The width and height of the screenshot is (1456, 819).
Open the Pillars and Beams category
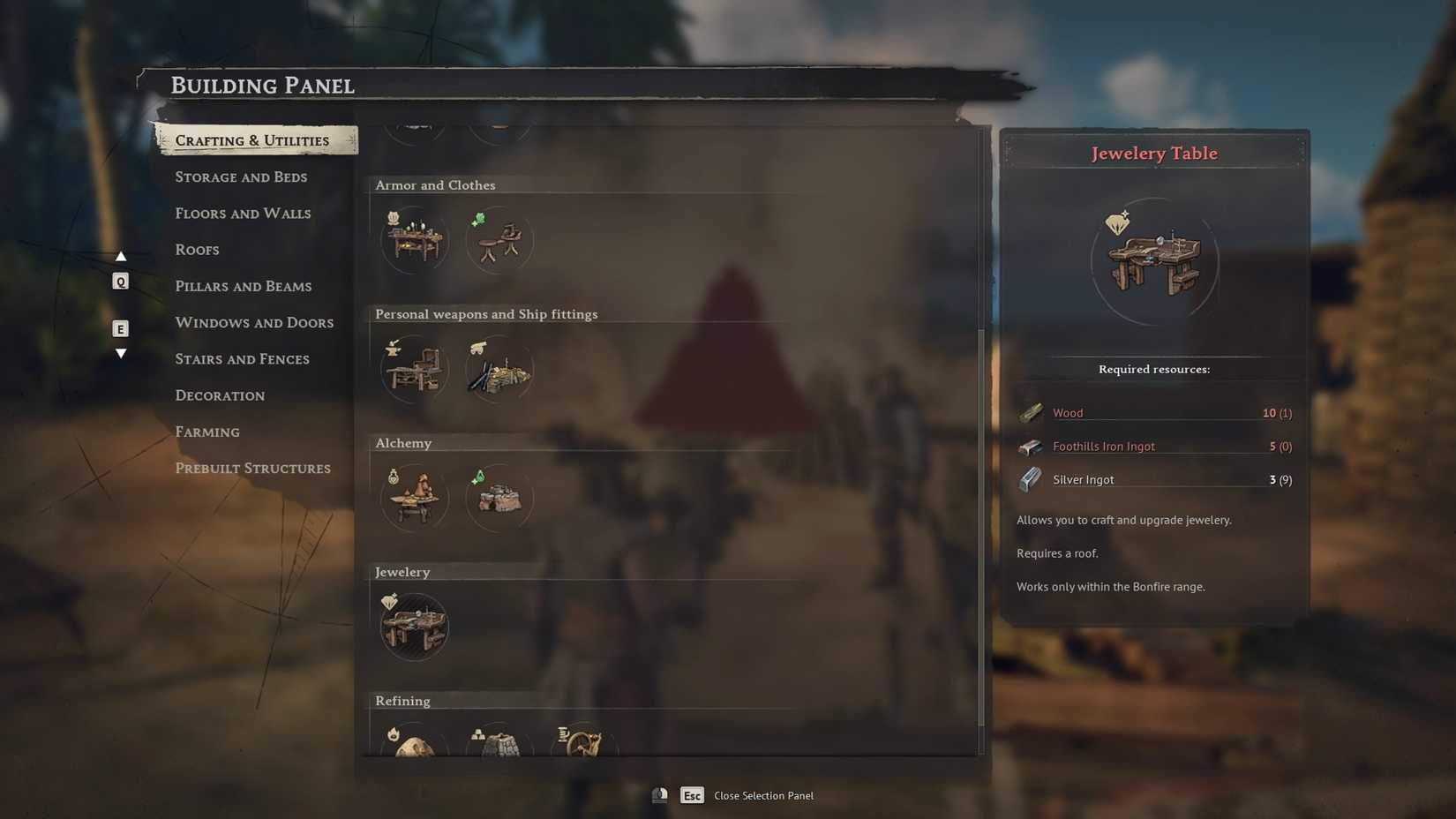[x=244, y=286]
